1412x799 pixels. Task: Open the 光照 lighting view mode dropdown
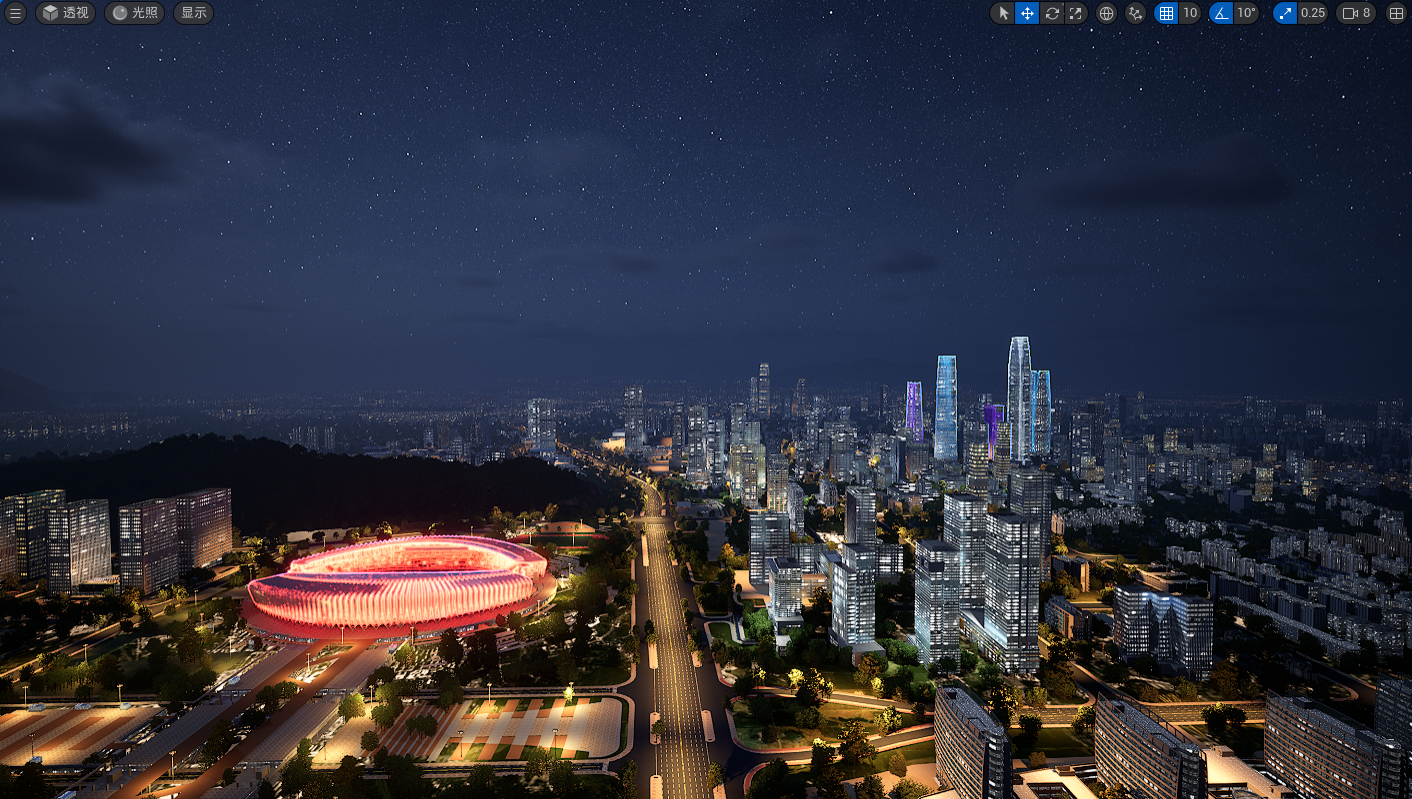[x=135, y=13]
